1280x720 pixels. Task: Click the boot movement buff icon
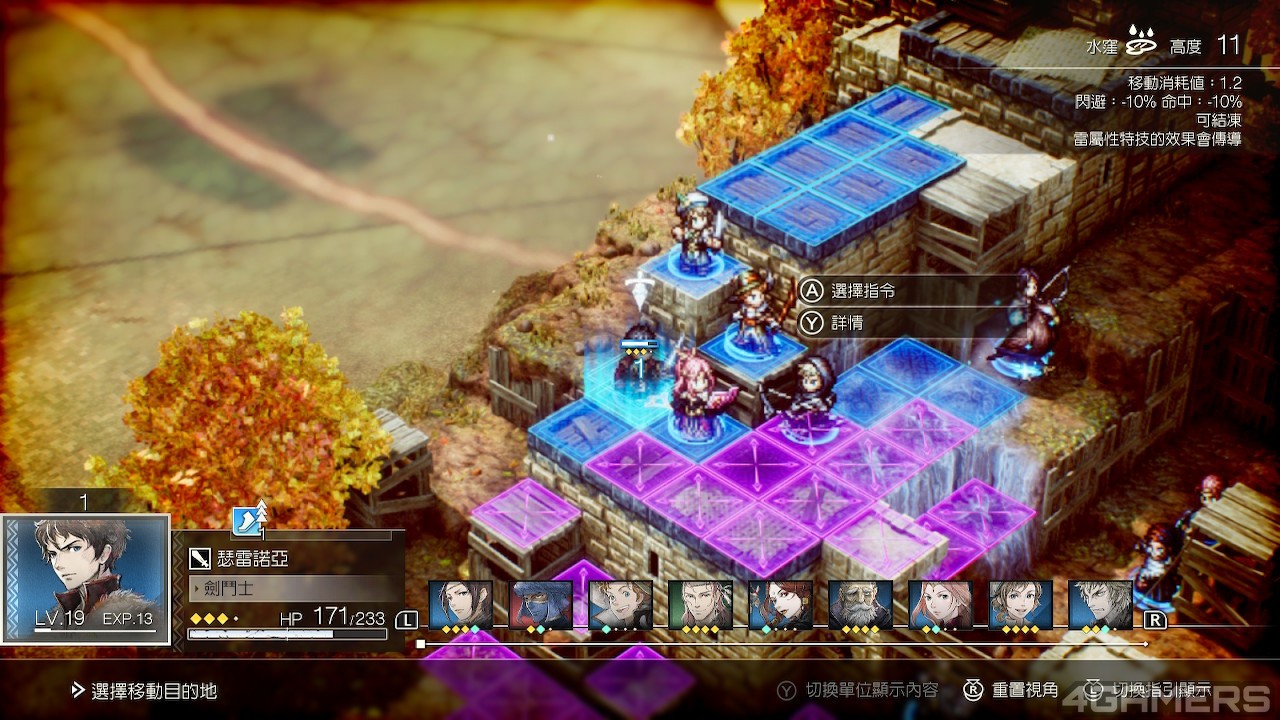click(246, 520)
